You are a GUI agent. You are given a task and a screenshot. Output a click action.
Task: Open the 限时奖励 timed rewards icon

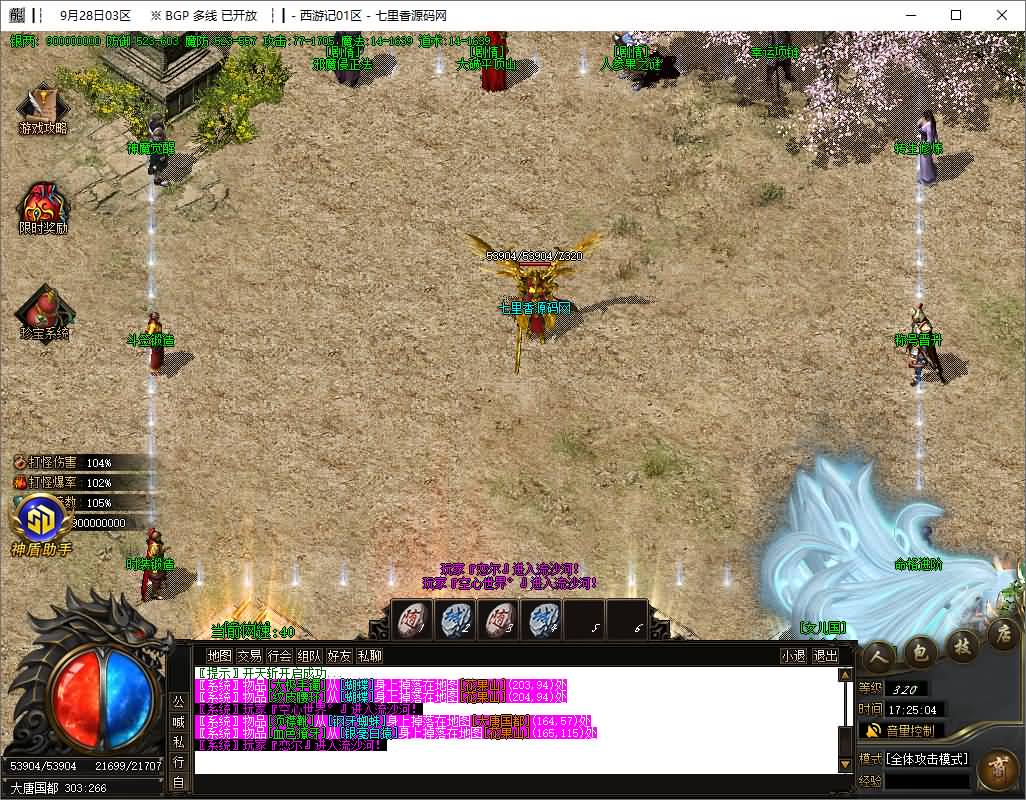pyautogui.click(x=42, y=205)
